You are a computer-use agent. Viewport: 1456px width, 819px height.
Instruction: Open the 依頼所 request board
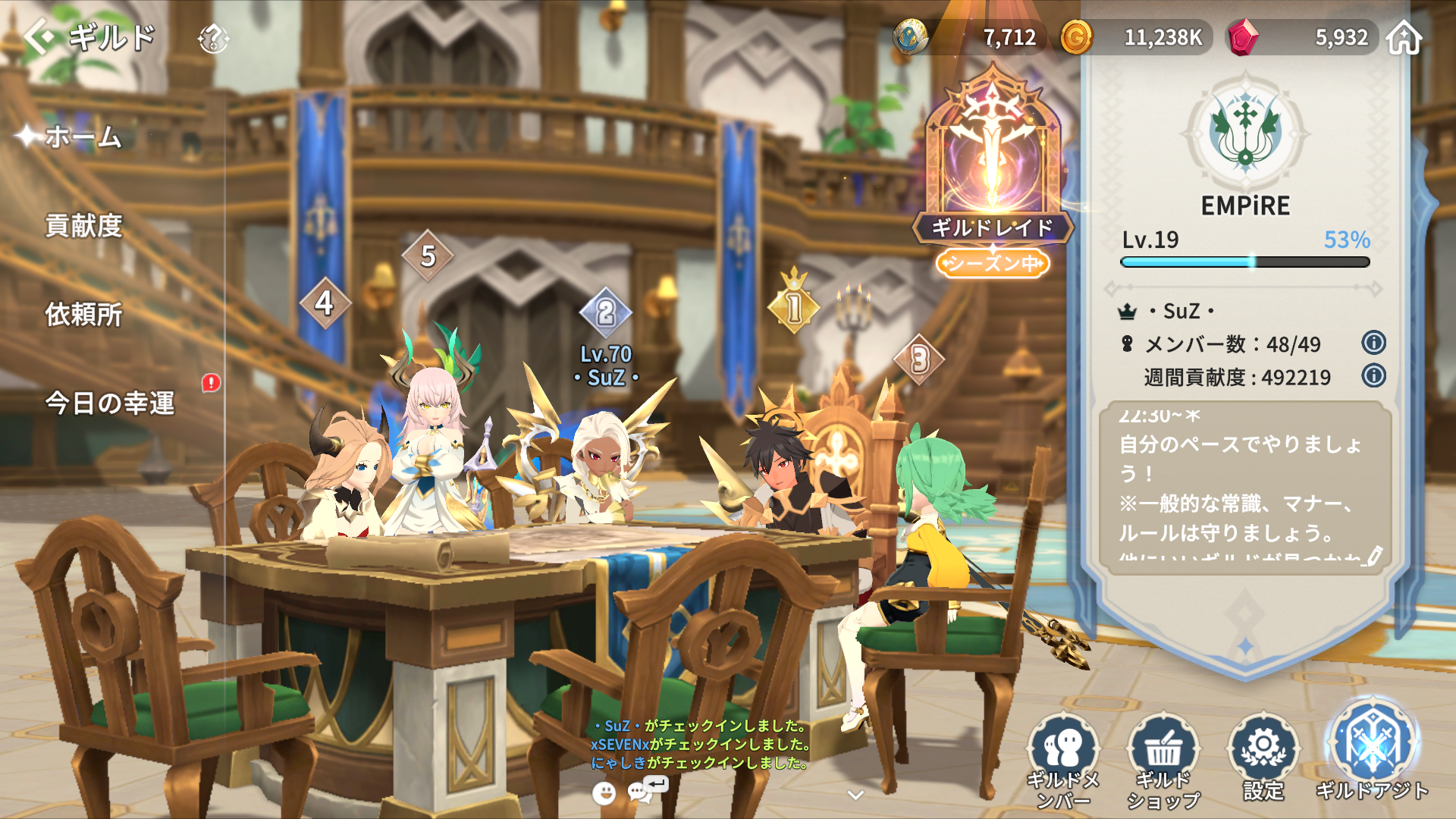click(x=83, y=315)
